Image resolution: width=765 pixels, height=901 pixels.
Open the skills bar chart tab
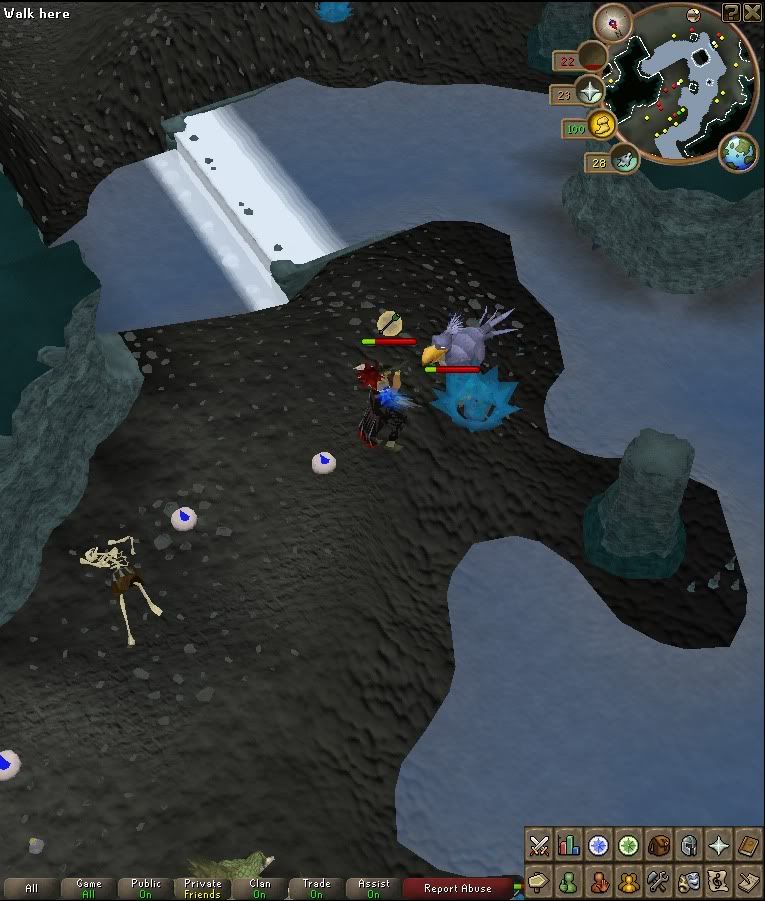[x=568, y=845]
